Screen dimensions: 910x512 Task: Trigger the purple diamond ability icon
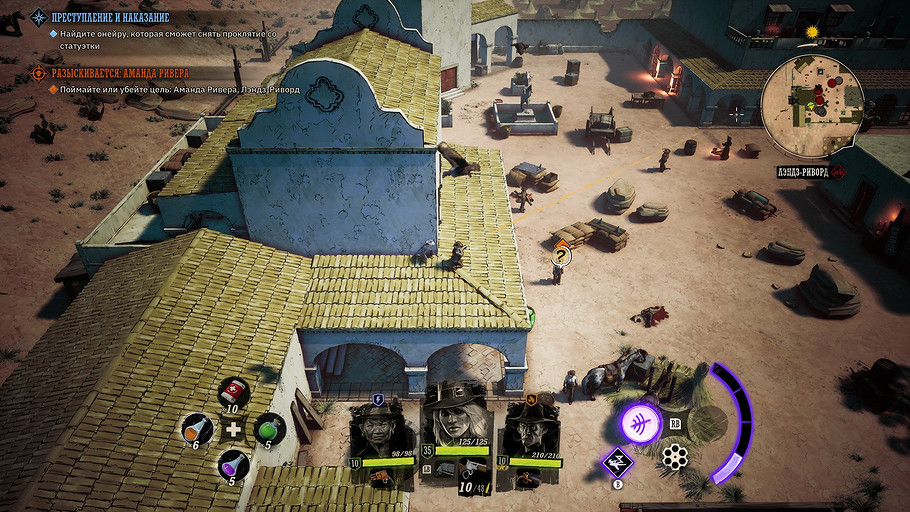(x=617, y=462)
